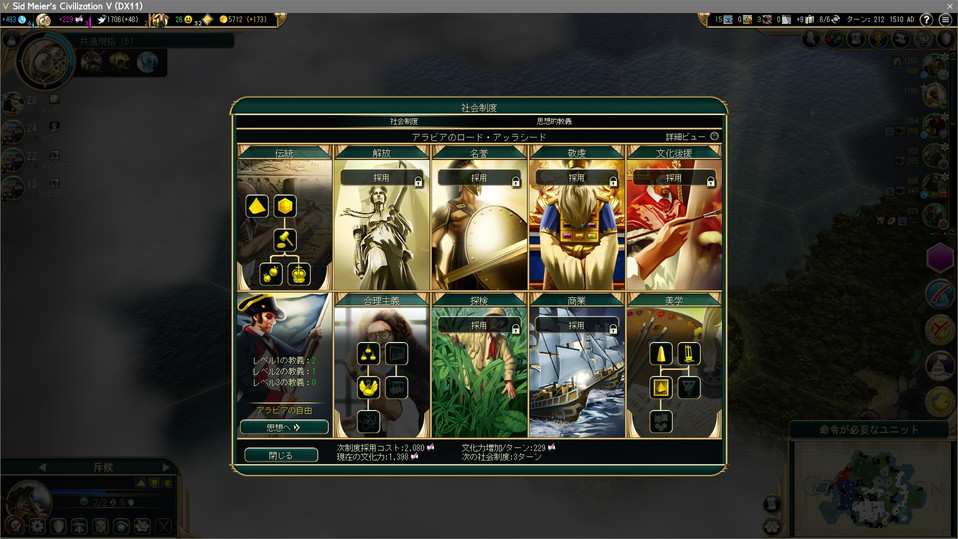Select the yellow pyramid policy in 伝統 tree

point(255,207)
